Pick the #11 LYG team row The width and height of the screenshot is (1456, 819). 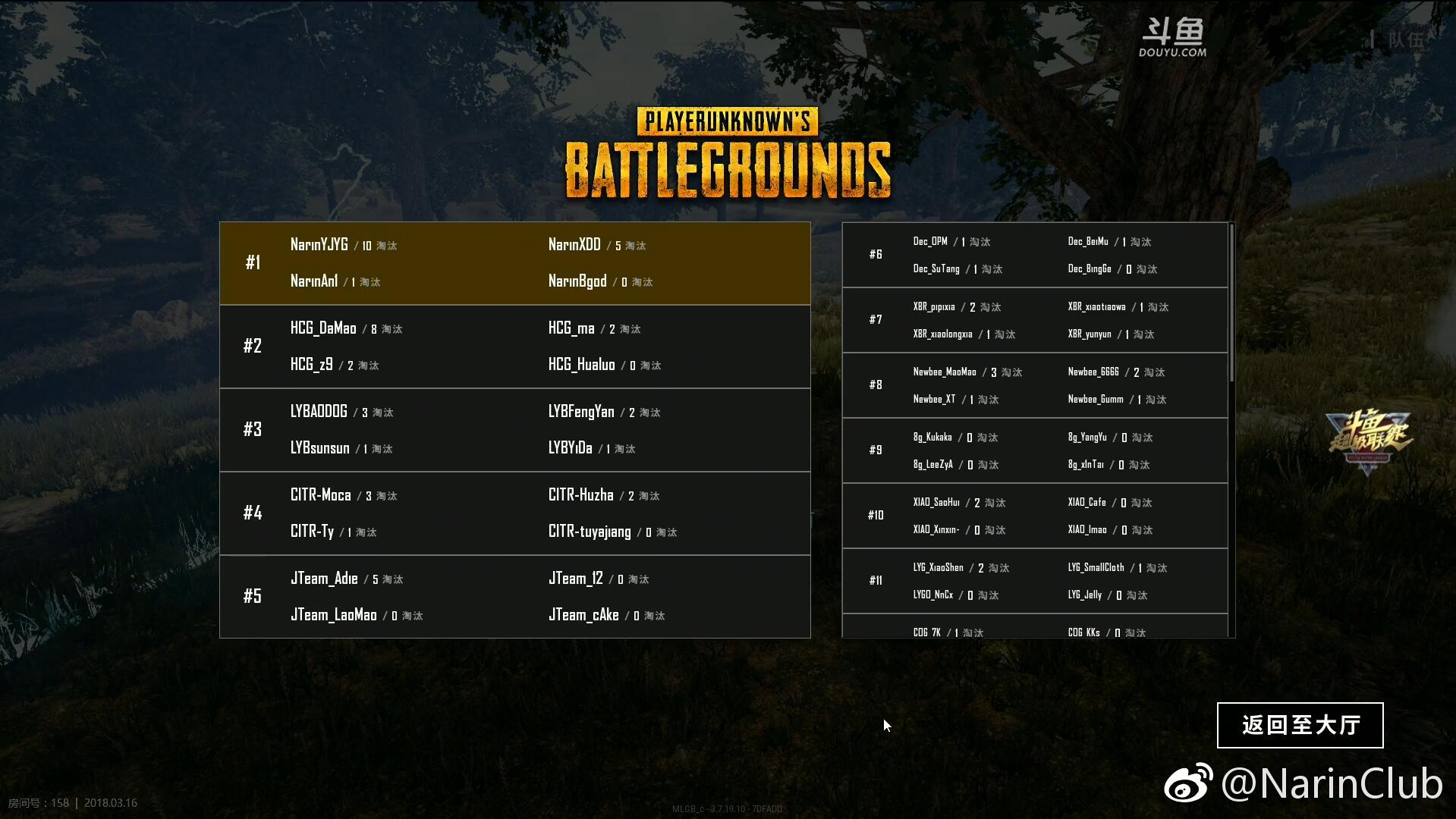[x=1034, y=581]
